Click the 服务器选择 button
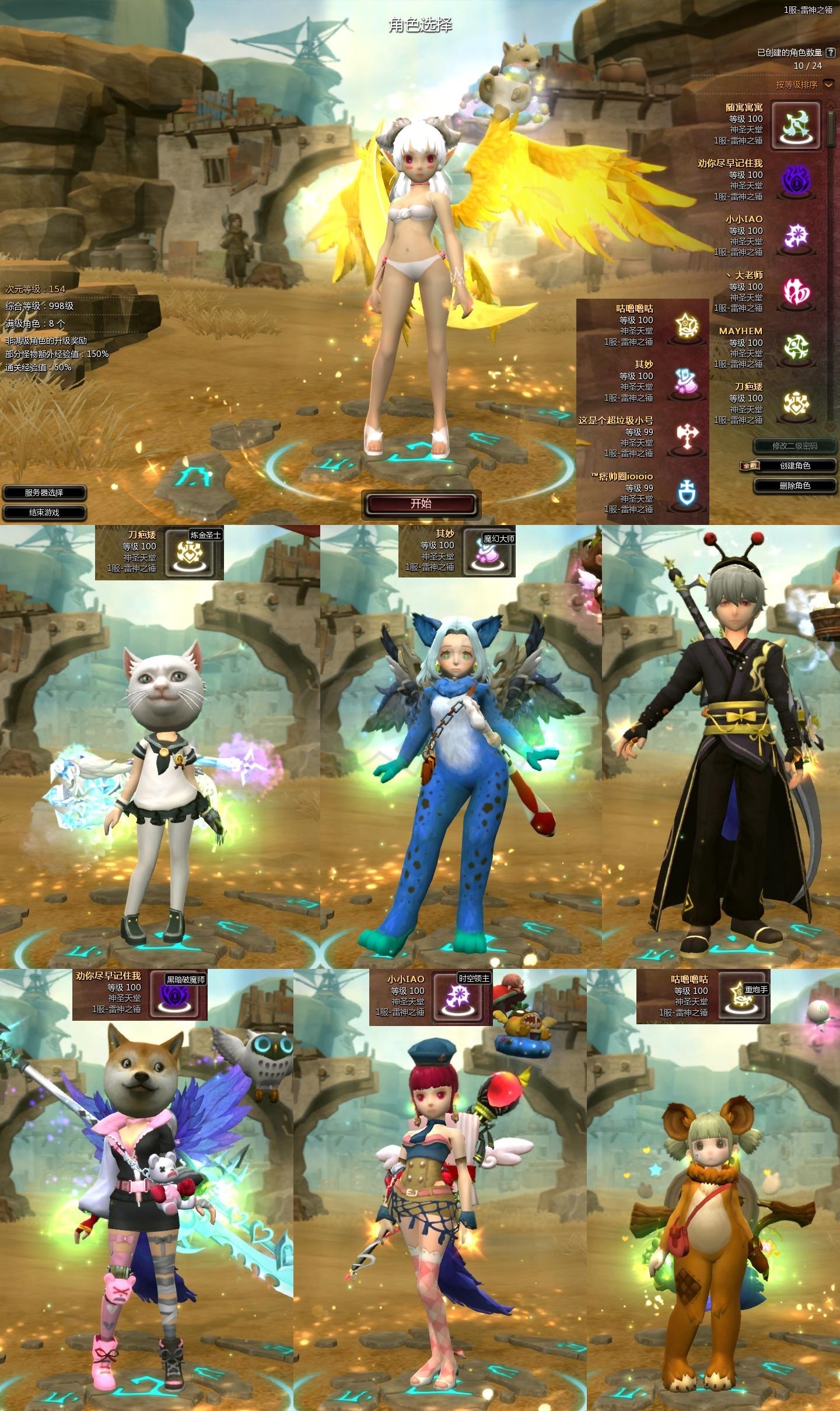Image resolution: width=840 pixels, height=1411 pixels. pos(44,492)
